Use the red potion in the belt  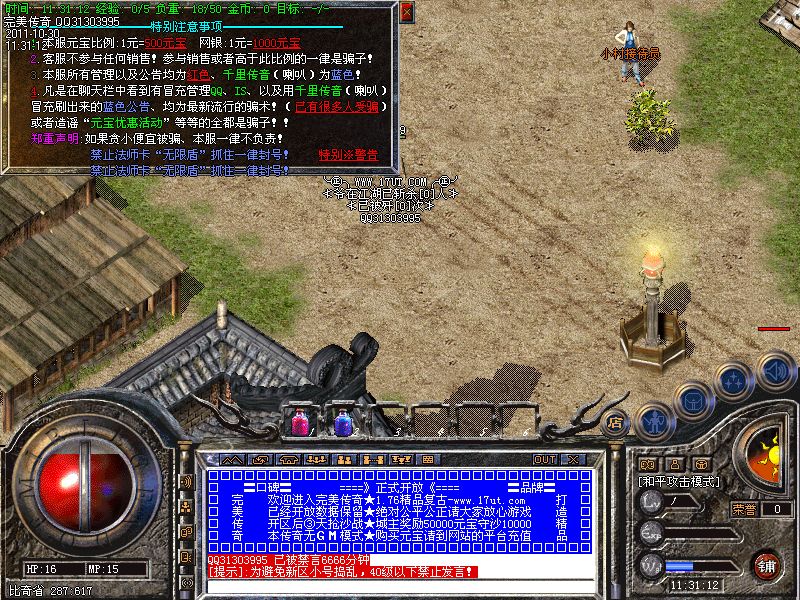300,422
